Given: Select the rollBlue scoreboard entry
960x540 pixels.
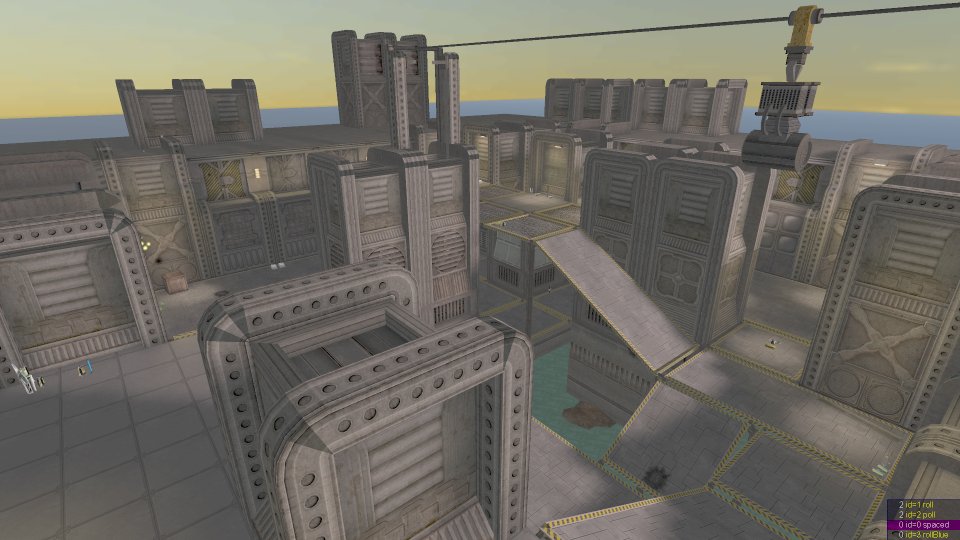Looking at the screenshot, I should [x=923, y=535].
